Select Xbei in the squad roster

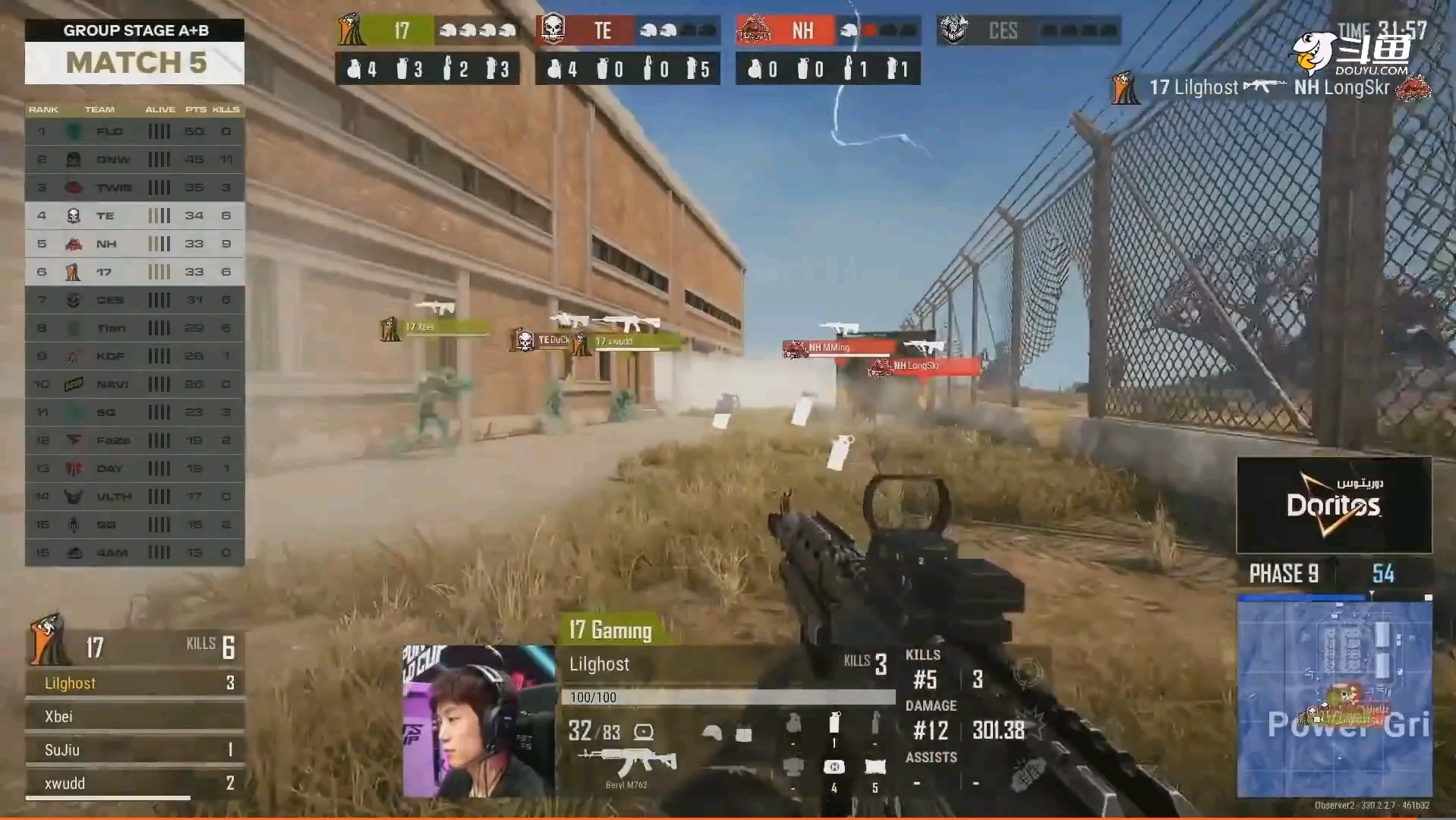[134, 717]
